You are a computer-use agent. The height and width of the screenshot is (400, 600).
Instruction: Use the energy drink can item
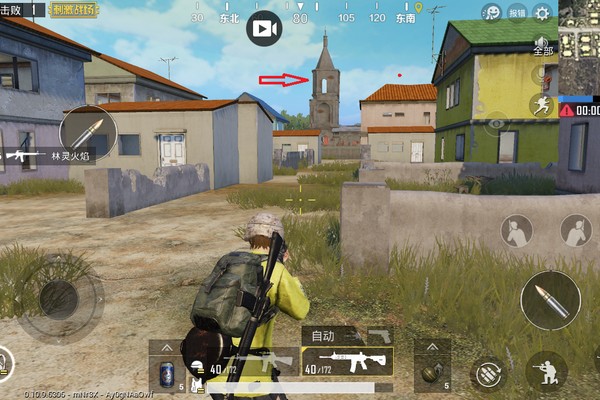click(x=167, y=375)
